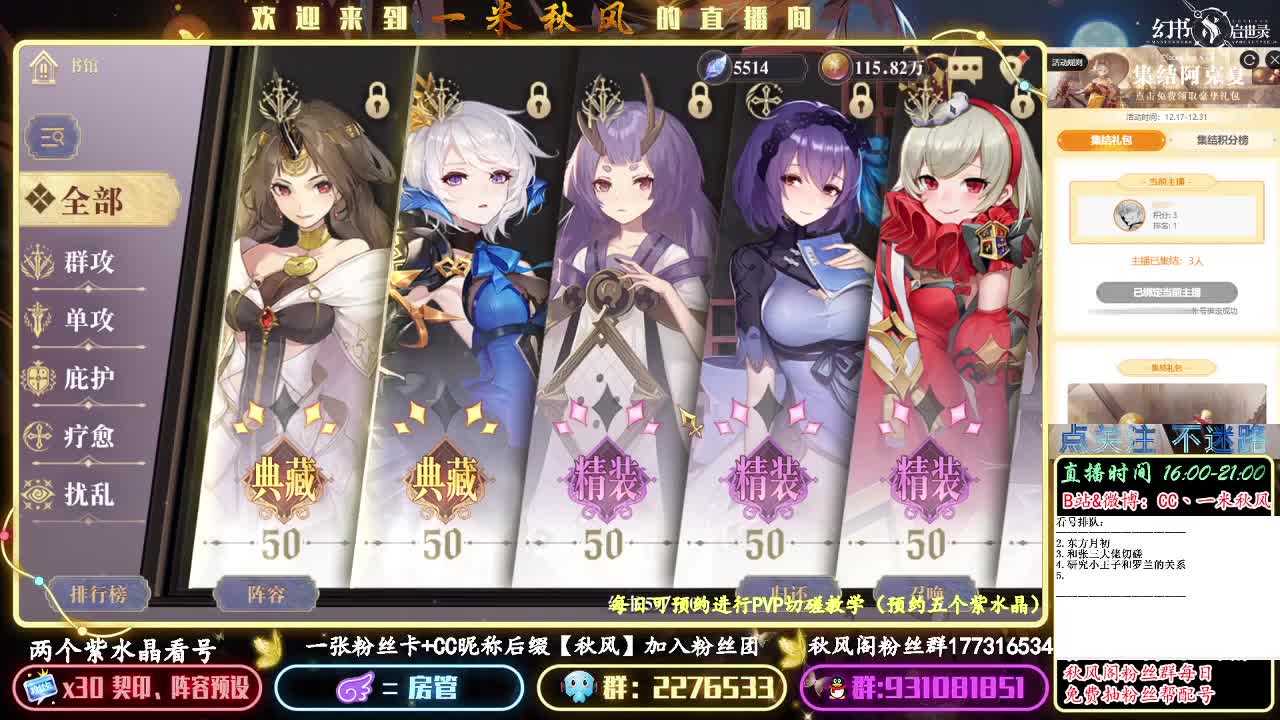
Task: Click the pagination indicator under the level 50 card
Action: [290, 545]
